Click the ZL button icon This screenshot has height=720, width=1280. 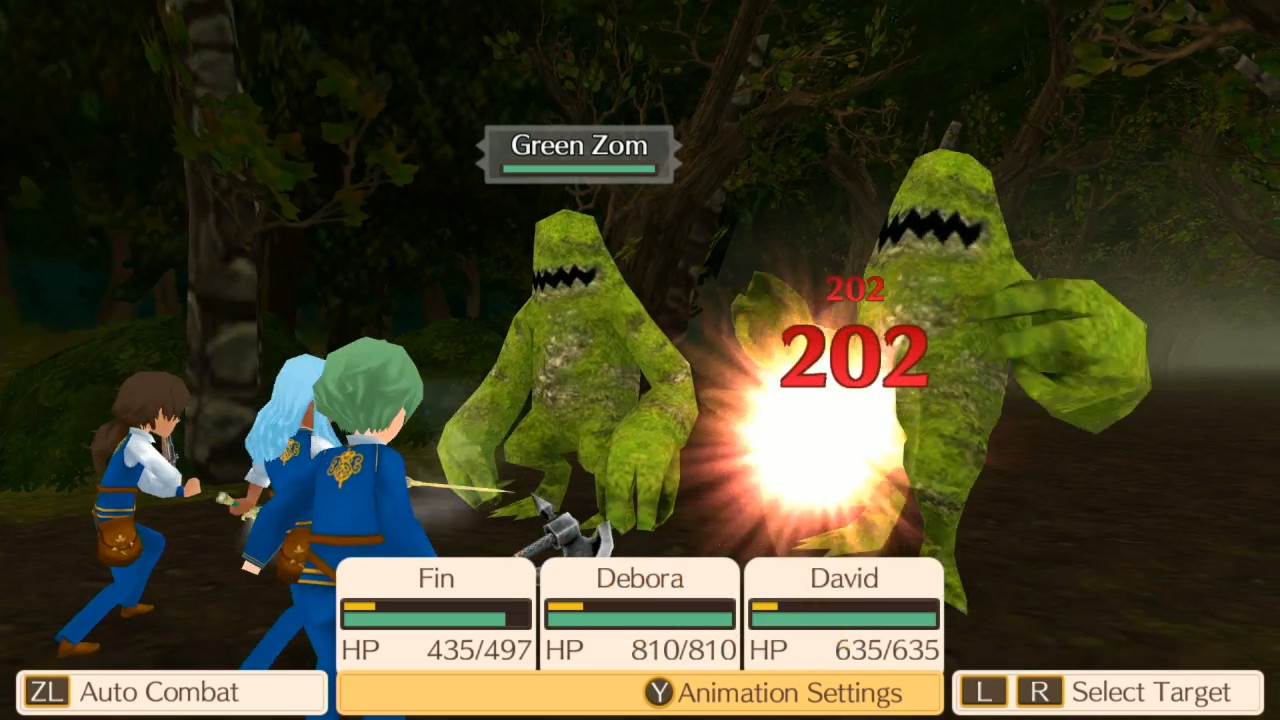tap(46, 691)
